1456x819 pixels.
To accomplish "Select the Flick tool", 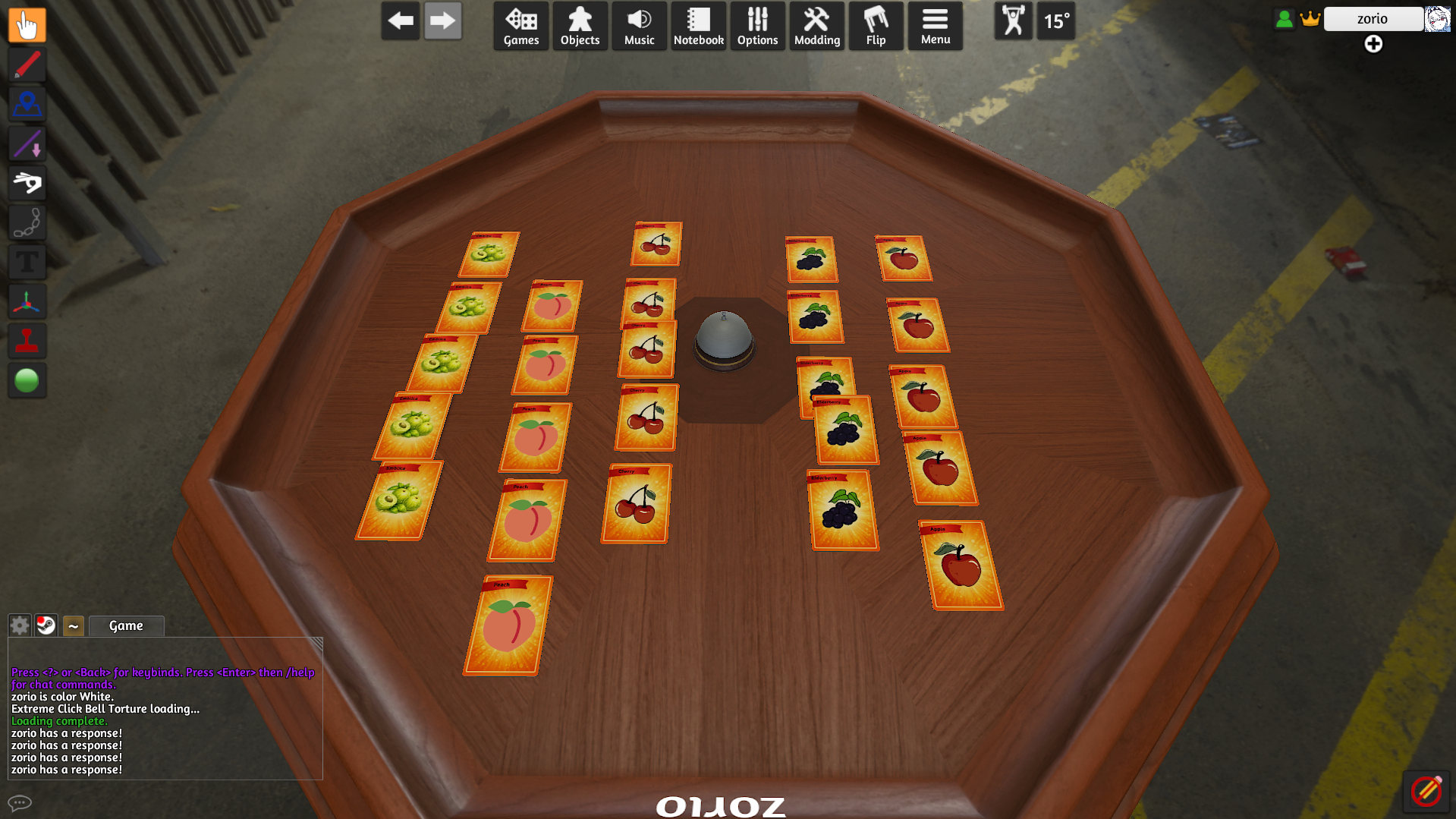I will (x=27, y=183).
